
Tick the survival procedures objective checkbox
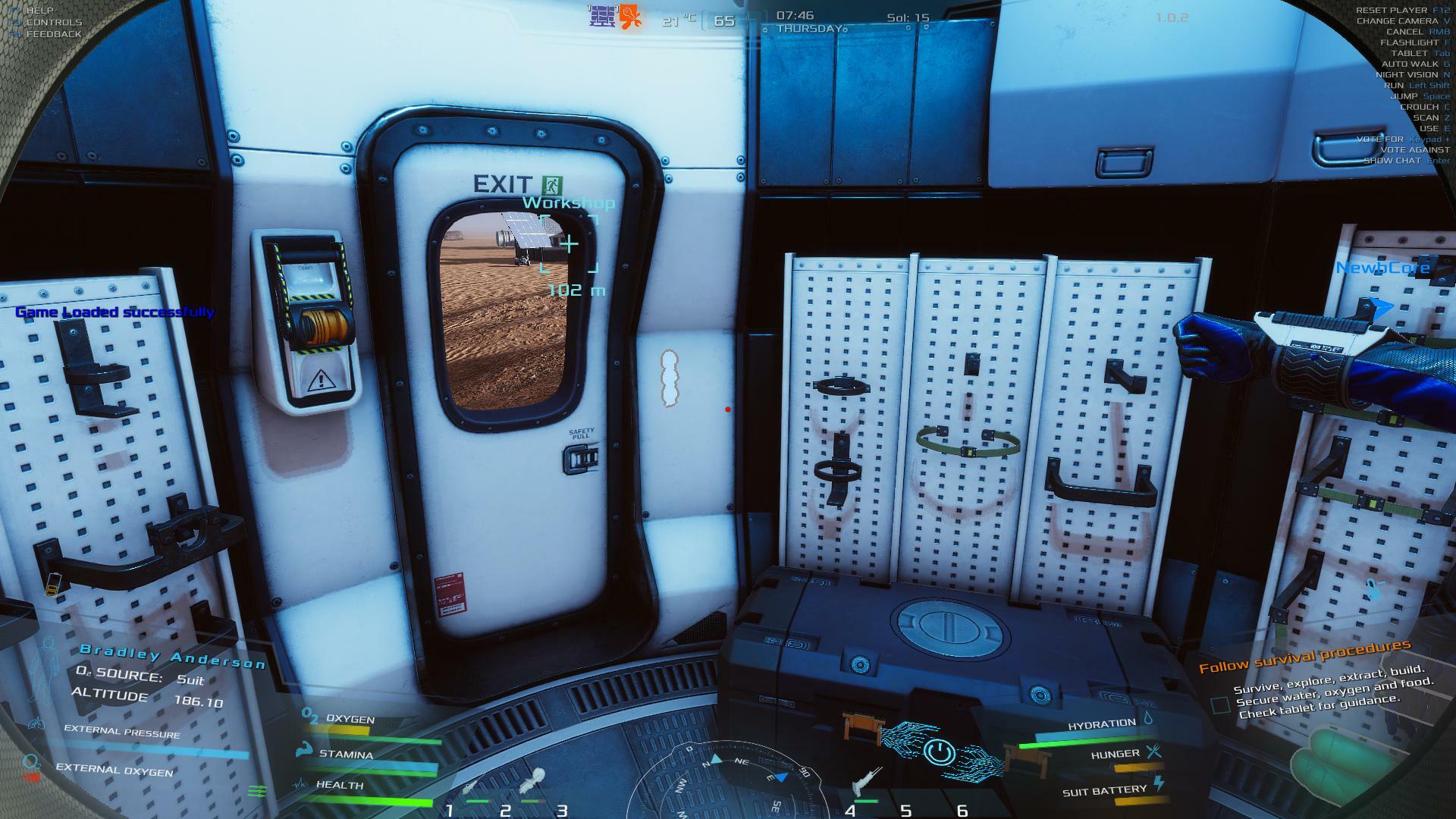tap(1220, 705)
